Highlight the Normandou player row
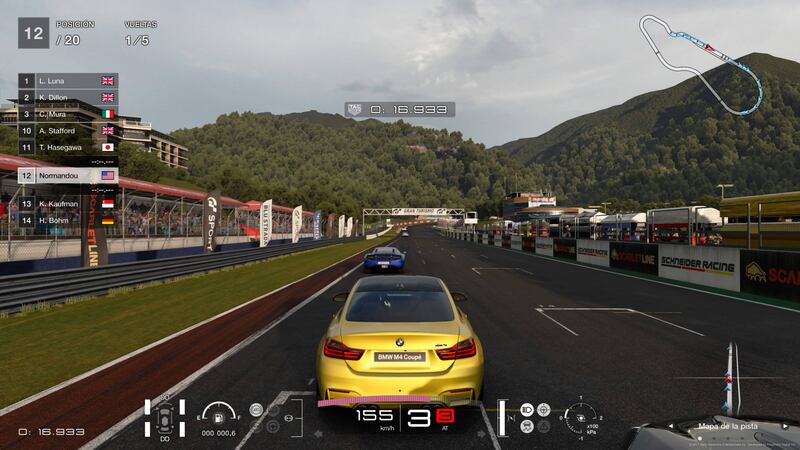 tap(67, 175)
